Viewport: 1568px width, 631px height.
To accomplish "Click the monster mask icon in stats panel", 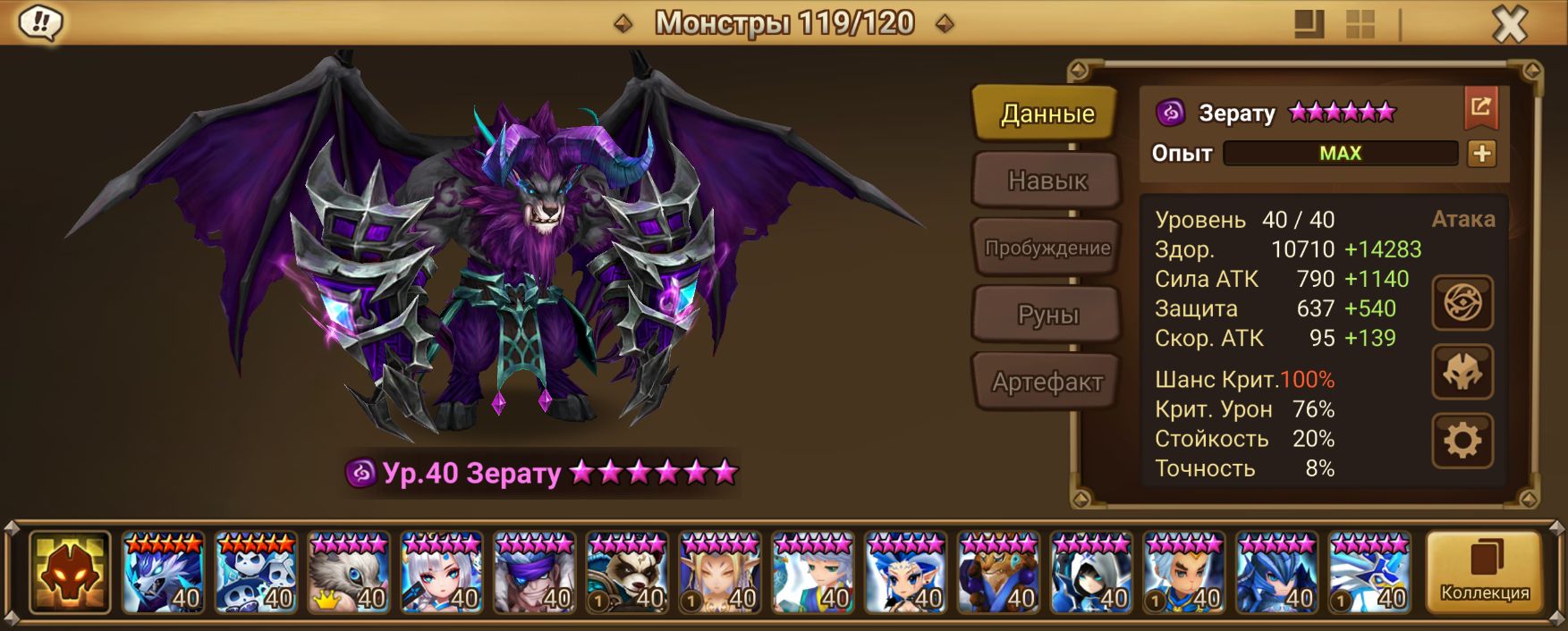I will (x=1462, y=372).
